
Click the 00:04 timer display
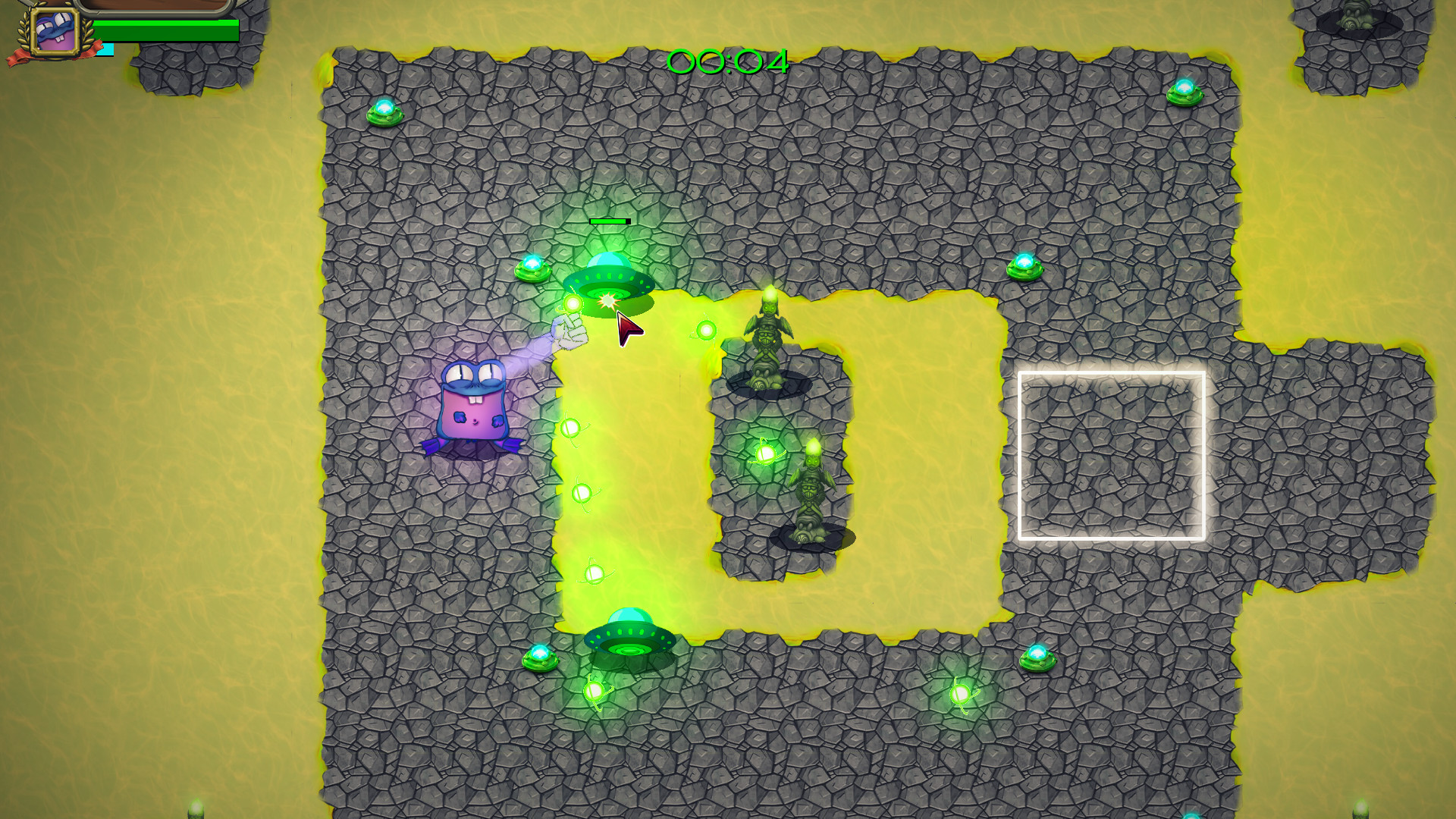[726, 62]
